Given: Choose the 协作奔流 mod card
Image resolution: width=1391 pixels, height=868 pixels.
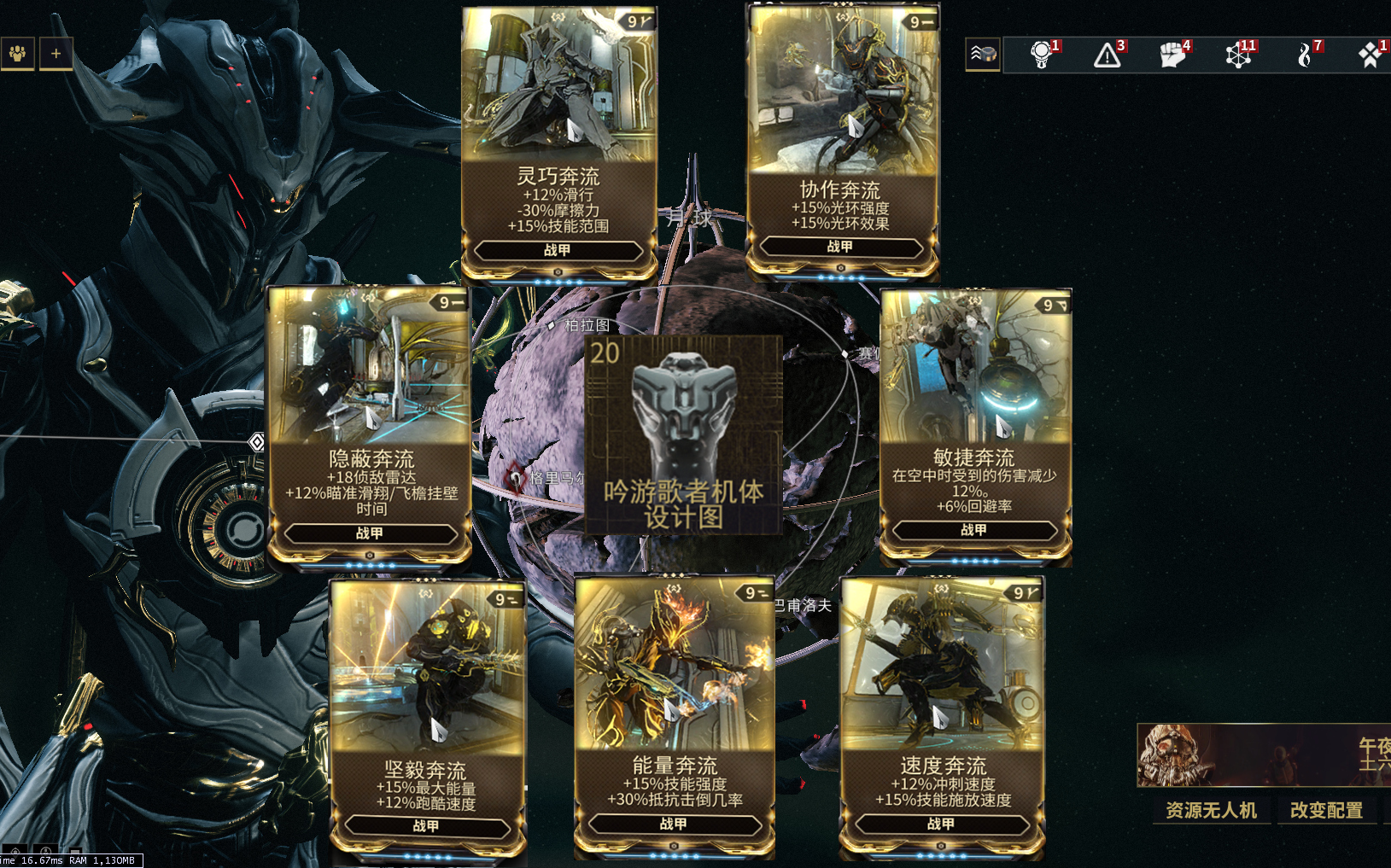Looking at the screenshot, I should 842,141.
